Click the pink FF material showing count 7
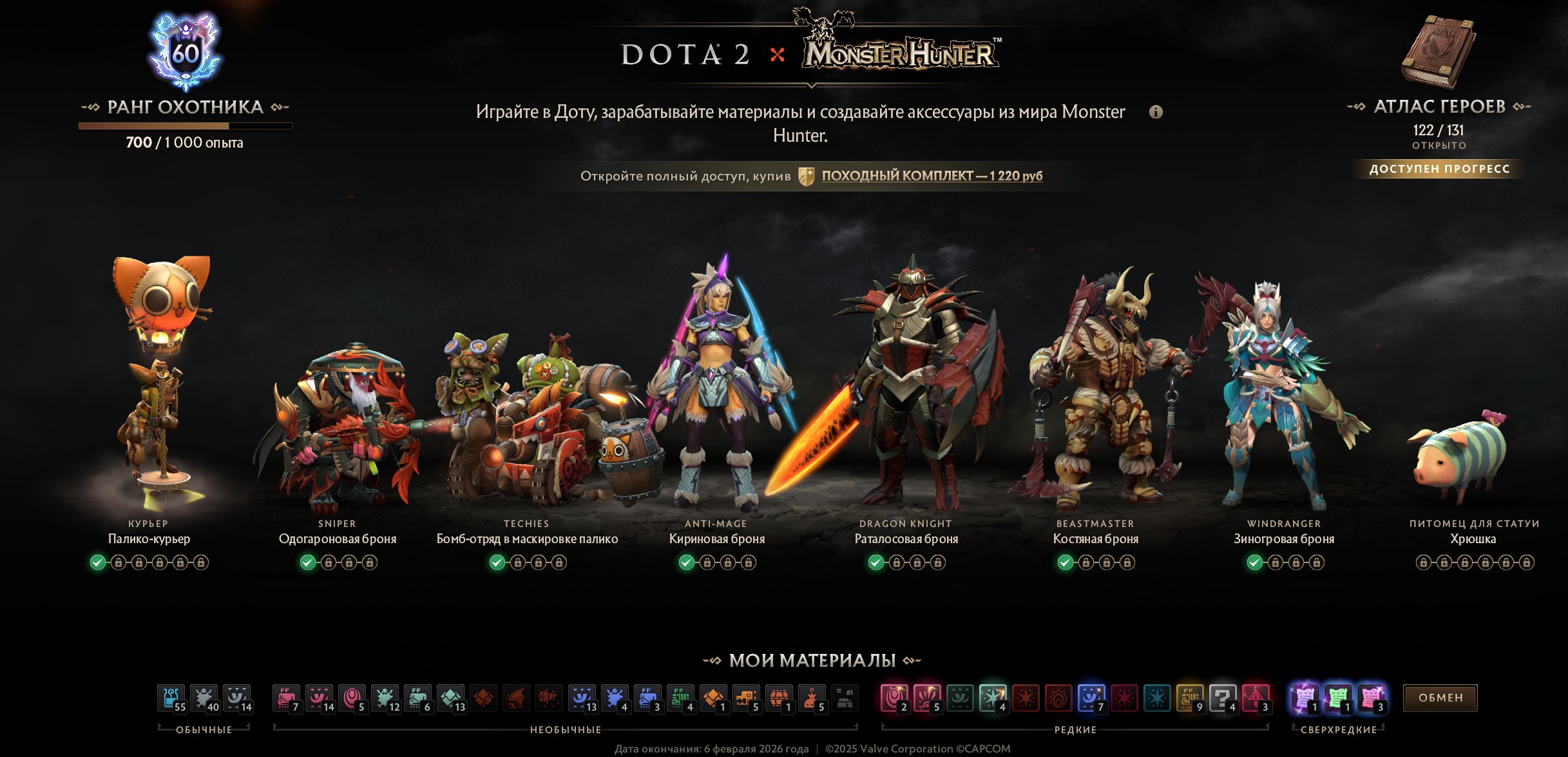Viewport: 1568px width, 757px height. point(286,698)
